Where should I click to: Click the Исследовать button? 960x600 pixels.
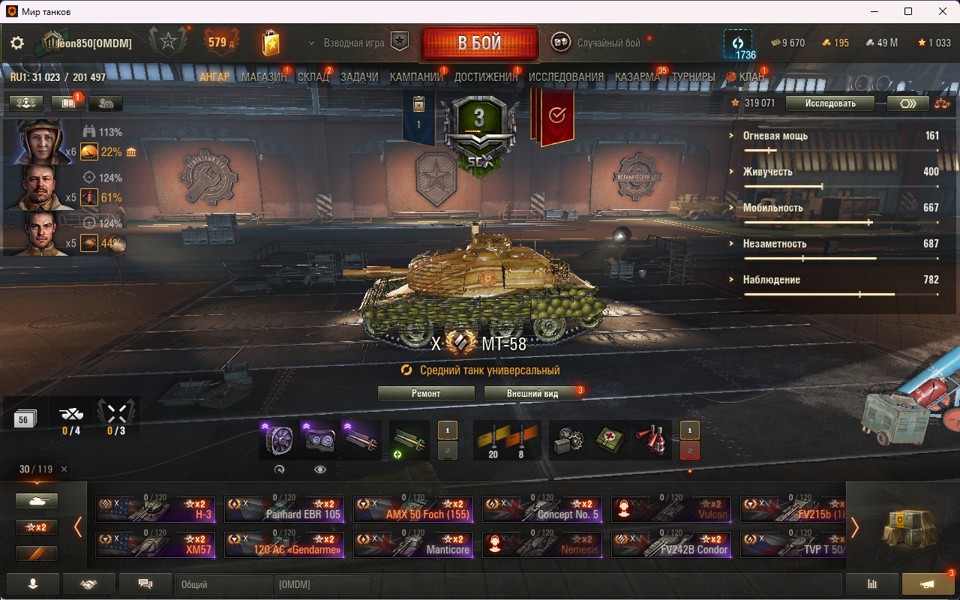(829, 103)
